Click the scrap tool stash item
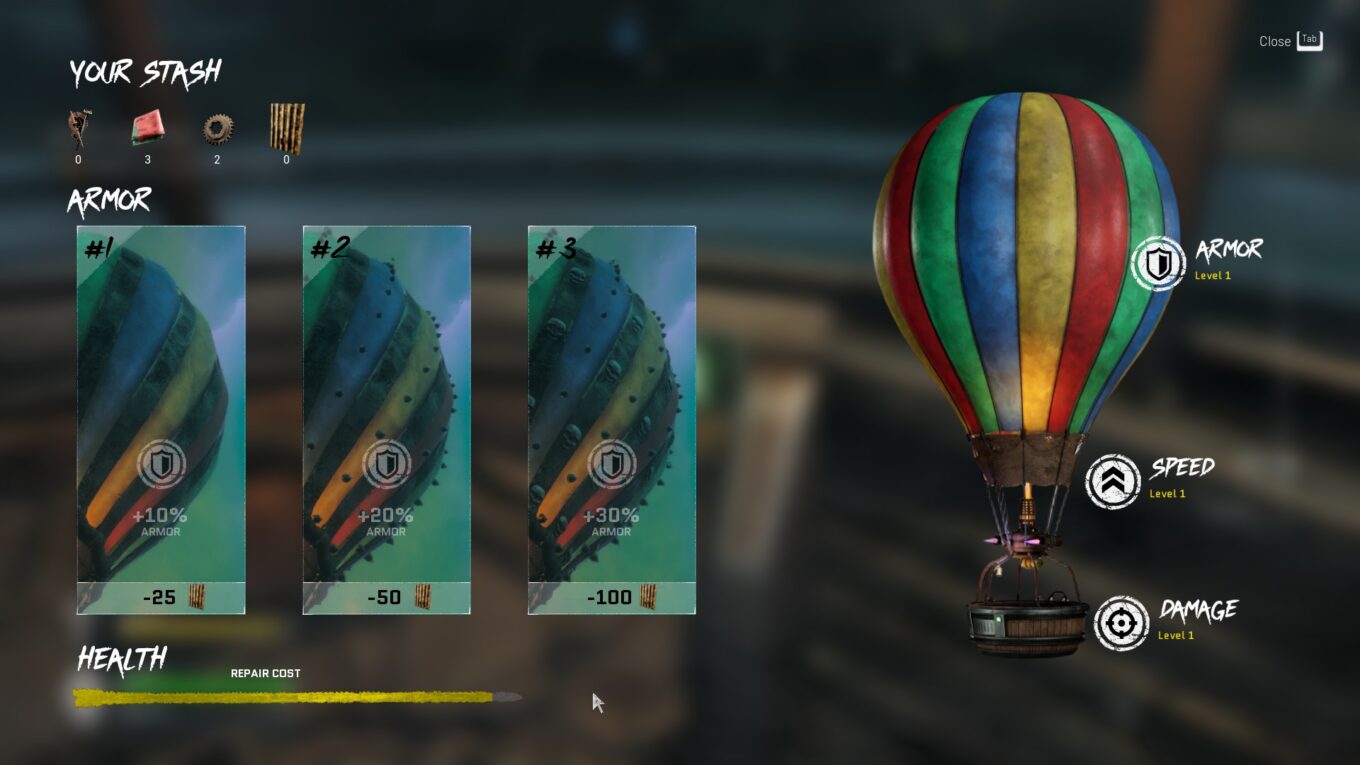Screen dimensions: 1360x765 [79, 128]
